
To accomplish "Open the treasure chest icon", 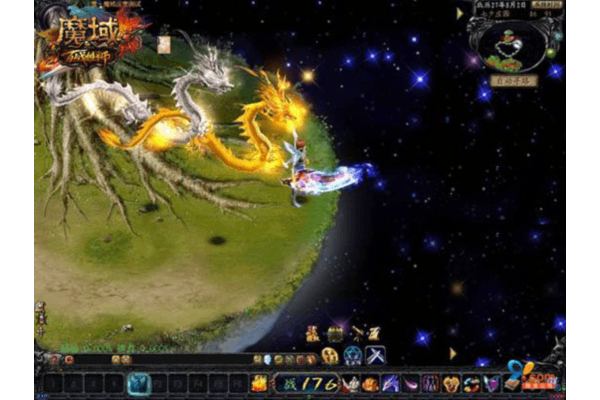I will [x=336, y=334].
